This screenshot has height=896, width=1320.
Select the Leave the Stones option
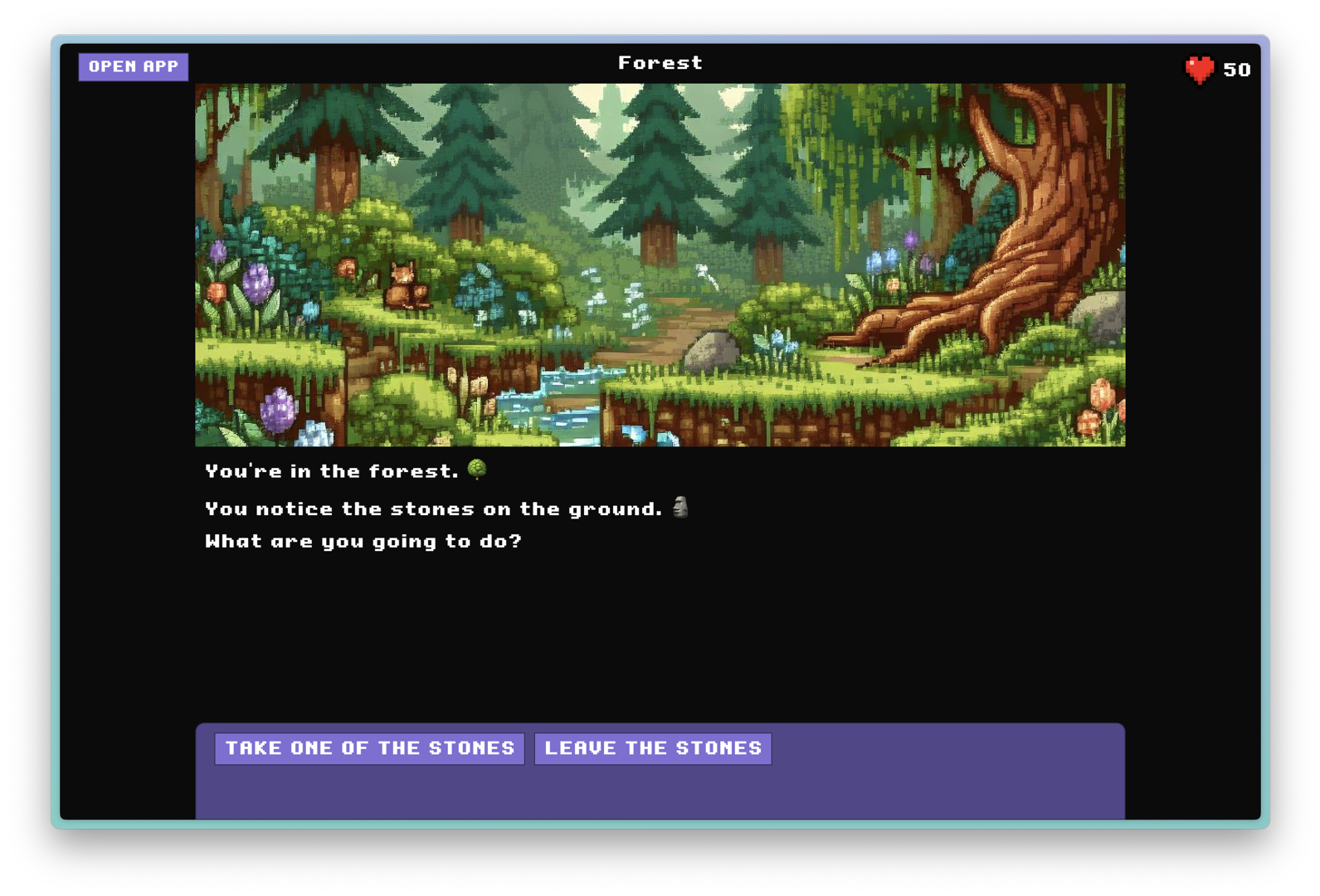(653, 748)
